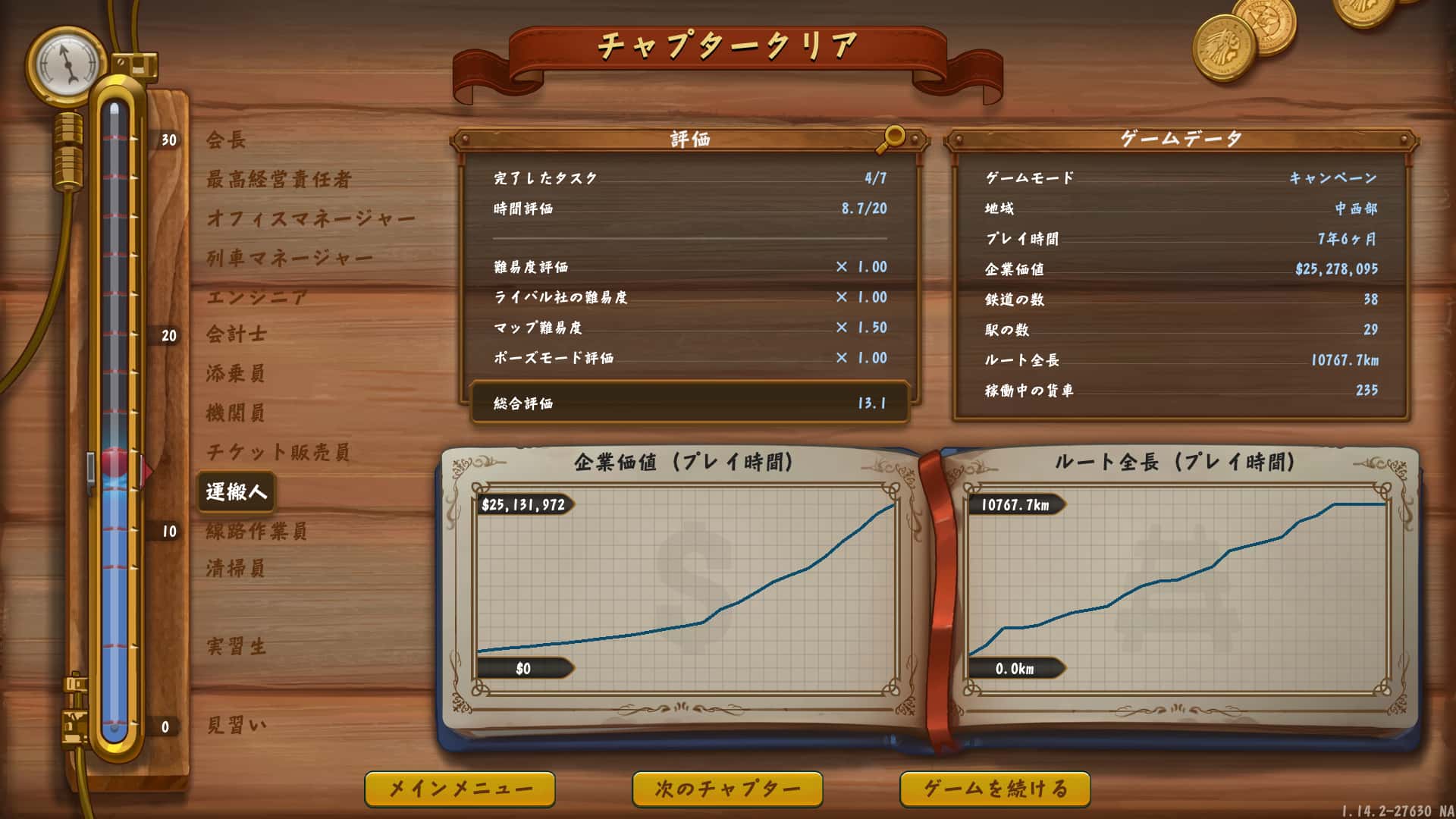Select the highlighted 運搬人 rank
Viewport: 1456px width, 819px height.
[x=236, y=490]
